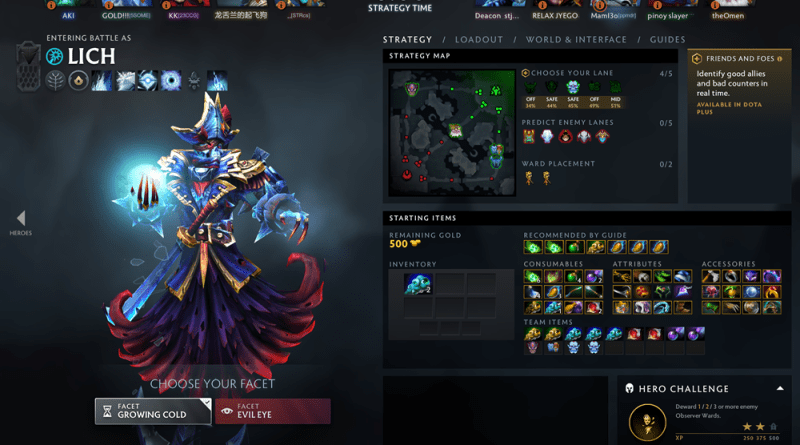Collapse the Hero Challenge panel
Screen dimensions: 800x445
[x=779, y=388]
